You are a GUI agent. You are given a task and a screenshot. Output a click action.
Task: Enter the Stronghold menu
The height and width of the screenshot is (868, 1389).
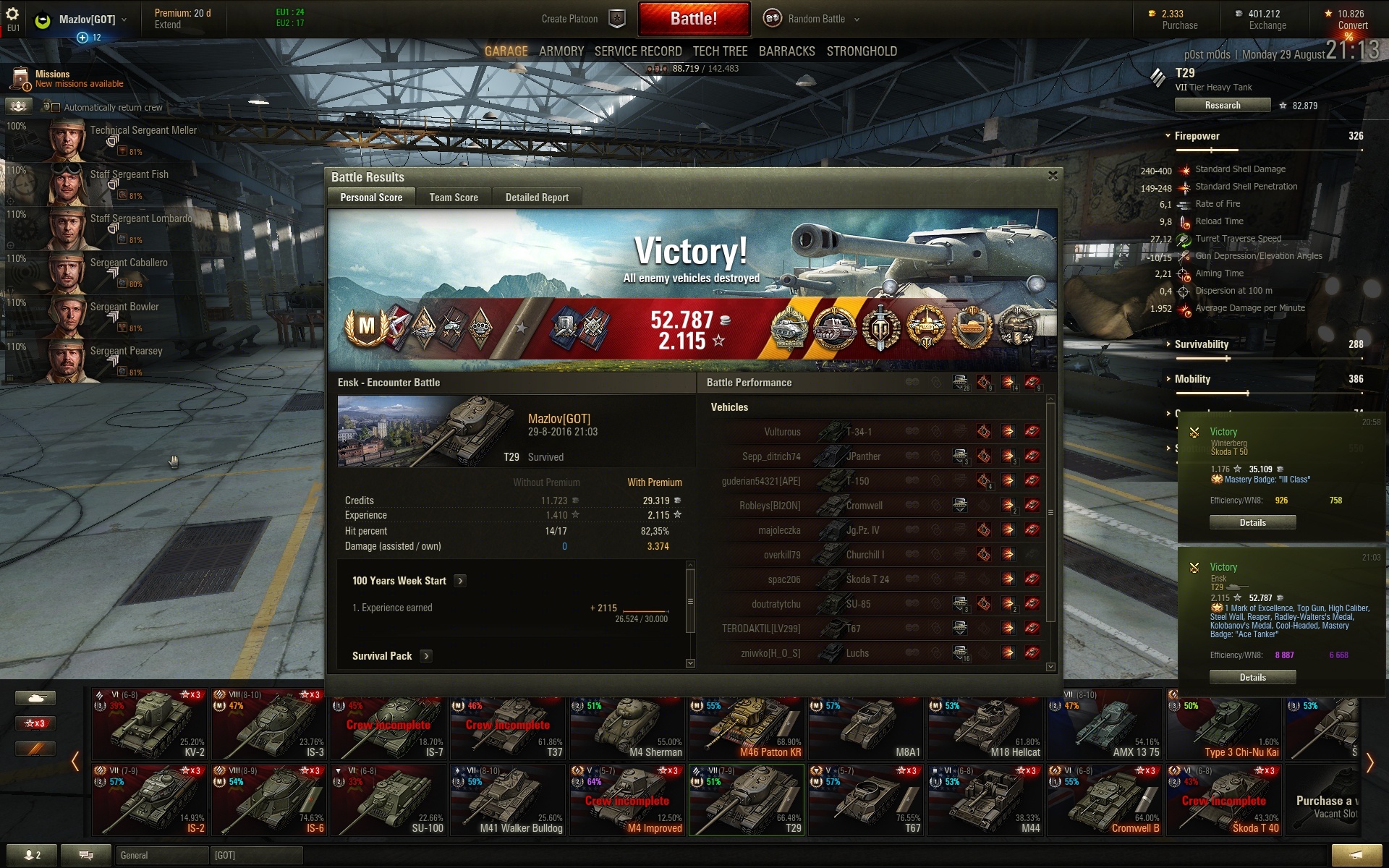(861, 51)
